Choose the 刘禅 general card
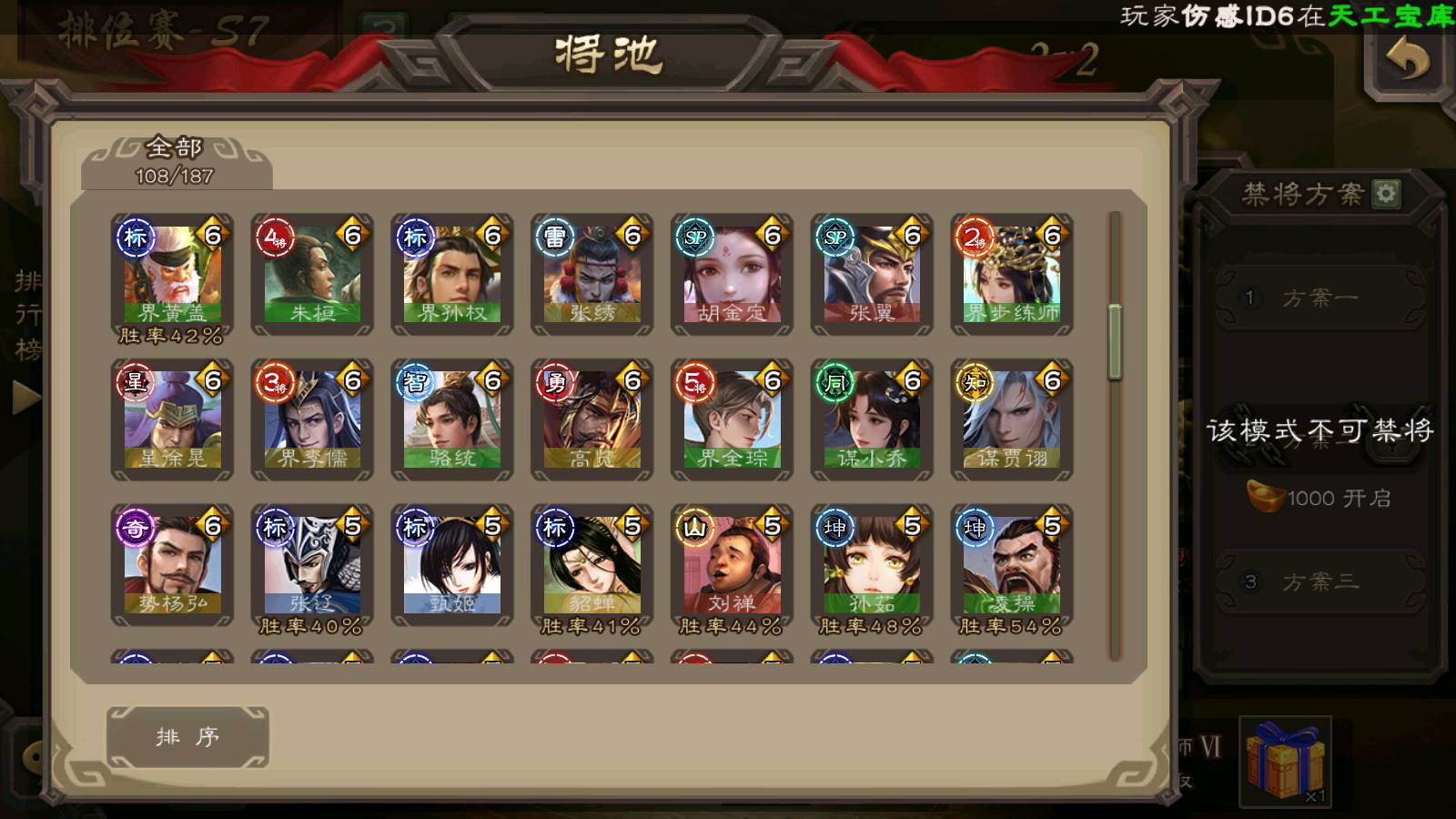The width and height of the screenshot is (1456, 819). pyautogui.click(x=733, y=565)
